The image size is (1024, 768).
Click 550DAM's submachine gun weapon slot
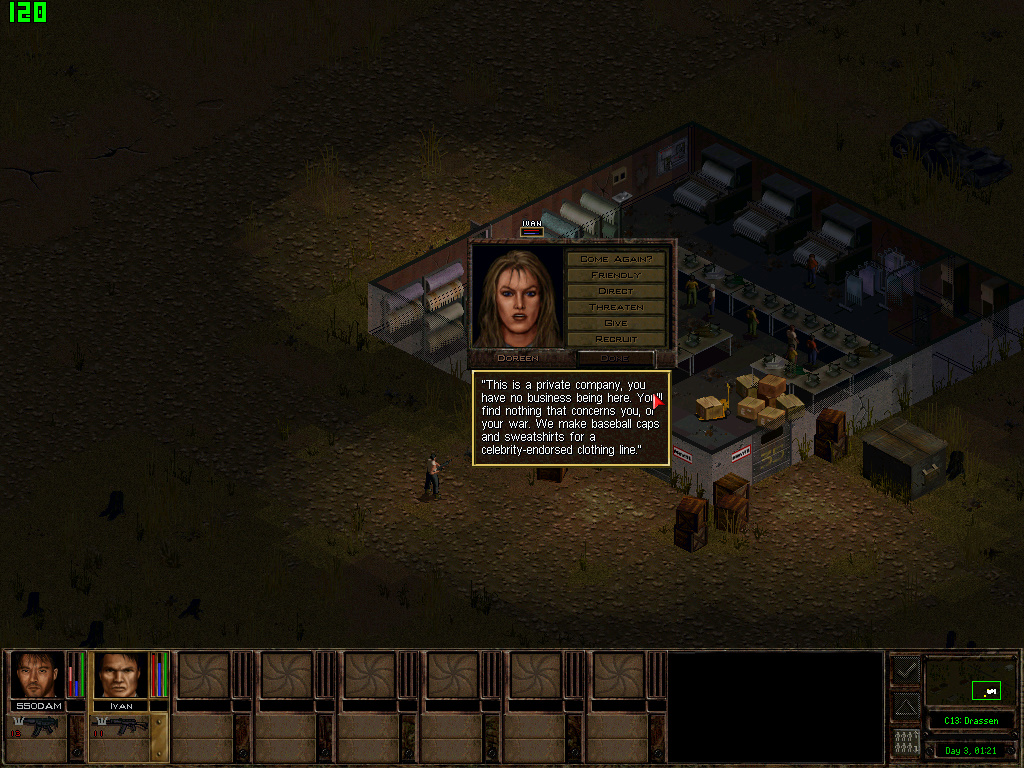pos(37,727)
